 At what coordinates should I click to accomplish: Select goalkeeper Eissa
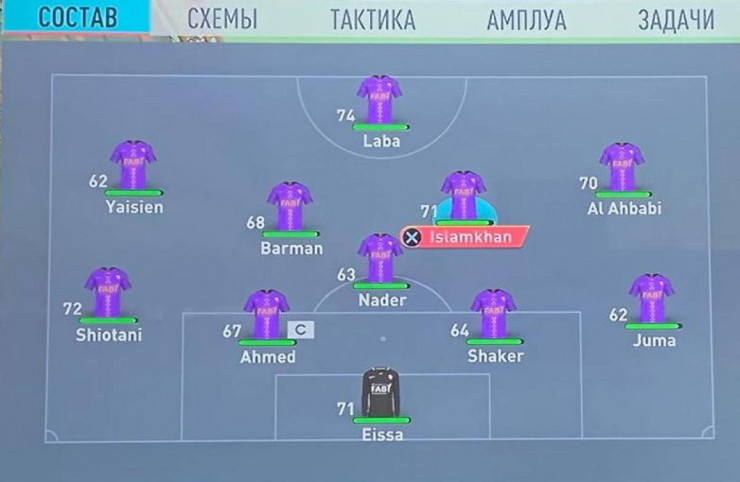tap(382, 394)
